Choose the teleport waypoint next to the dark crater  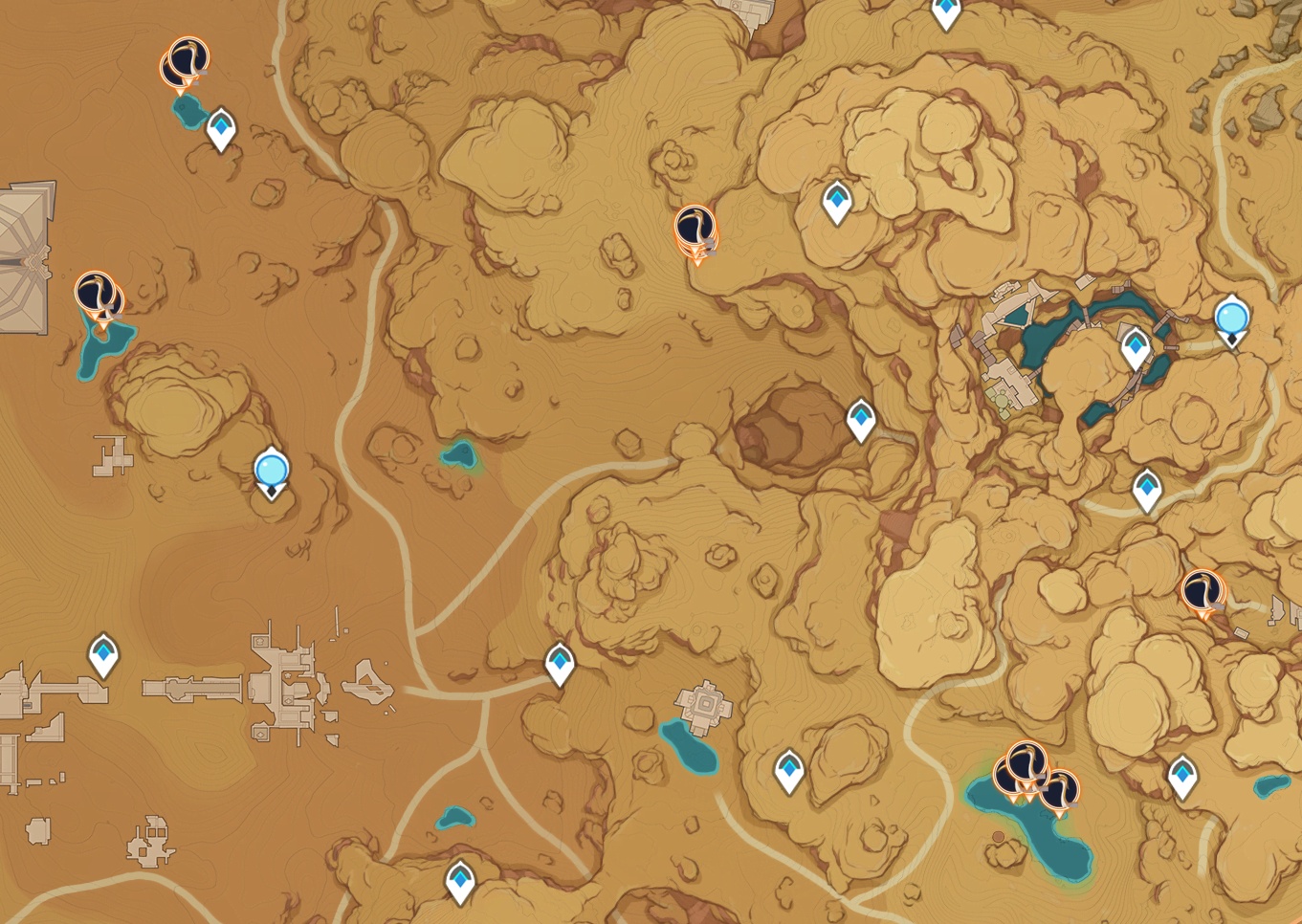click(x=861, y=419)
